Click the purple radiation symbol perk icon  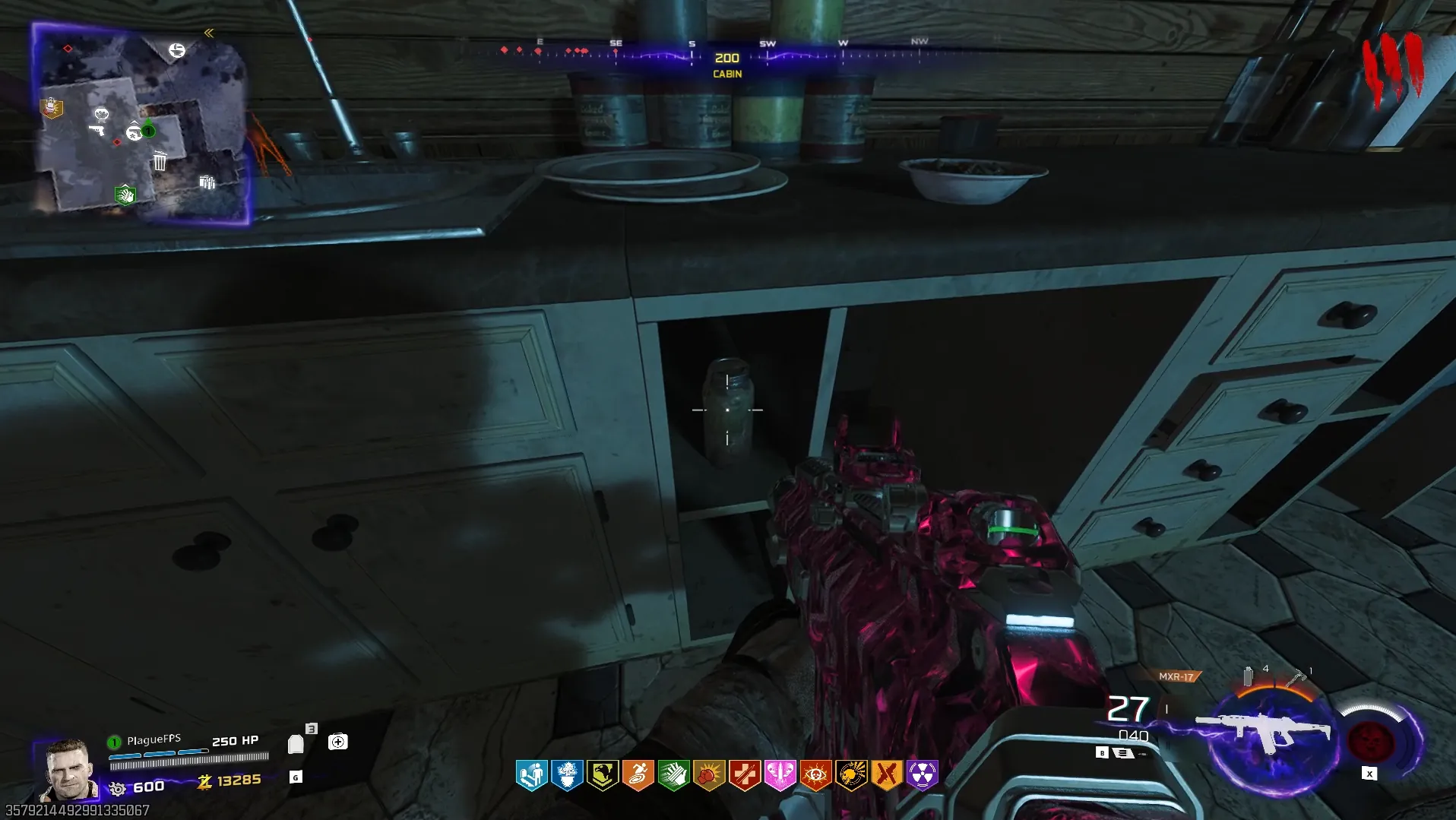(923, 775)
